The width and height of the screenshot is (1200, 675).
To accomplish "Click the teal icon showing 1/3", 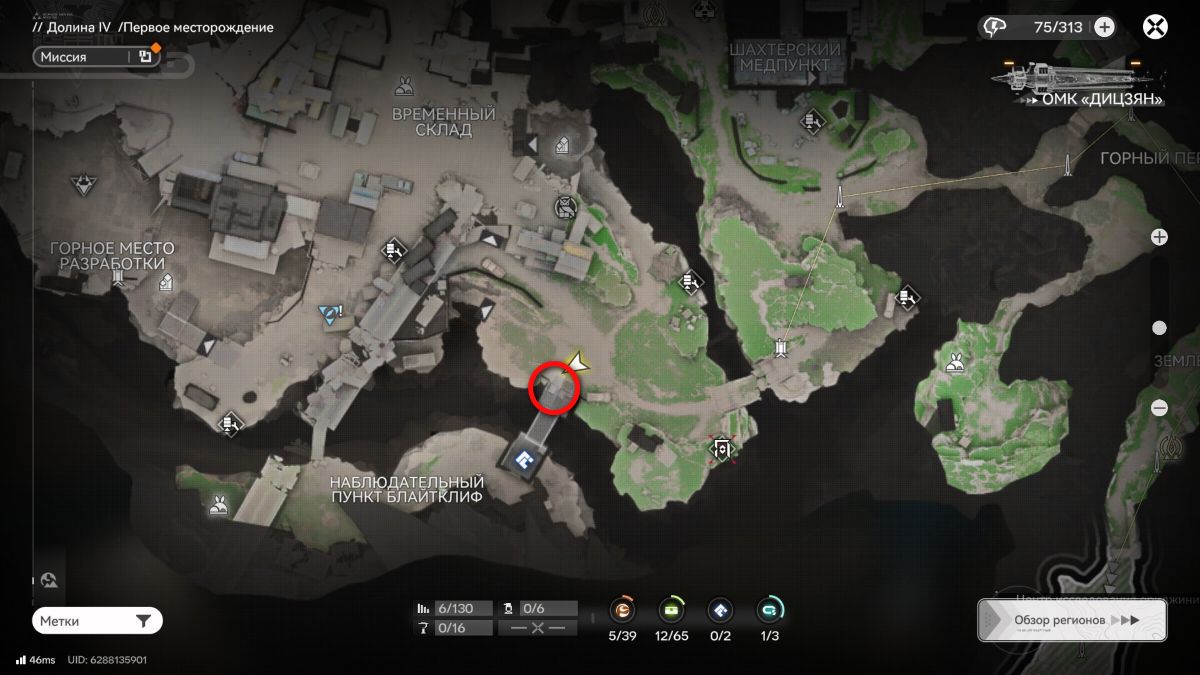I will coord(770,609).
